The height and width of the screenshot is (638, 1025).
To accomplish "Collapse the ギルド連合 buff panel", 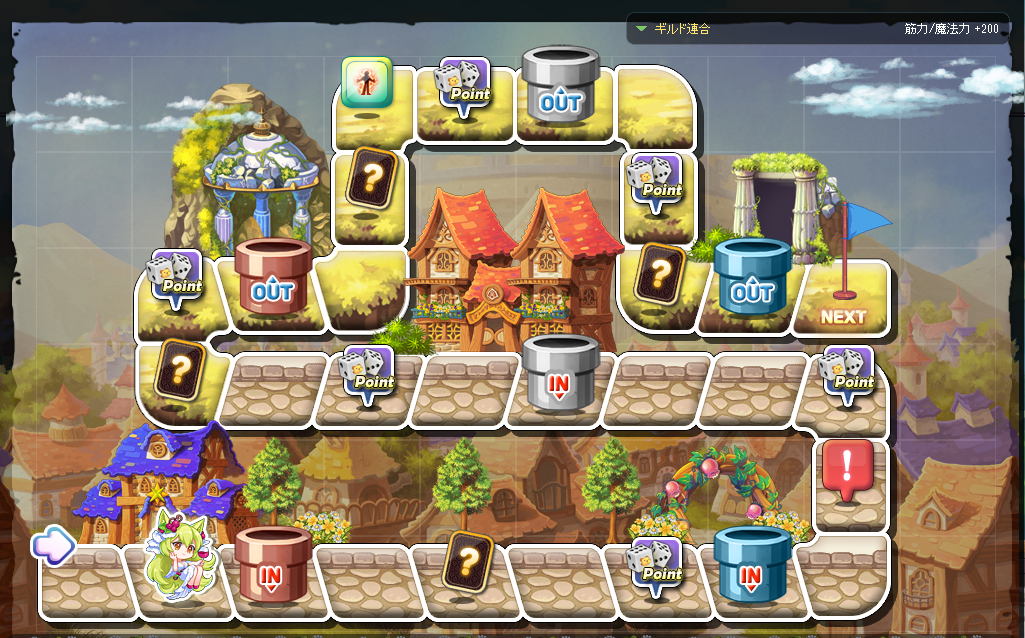I will pyautogui.click(x=641, y=28).
